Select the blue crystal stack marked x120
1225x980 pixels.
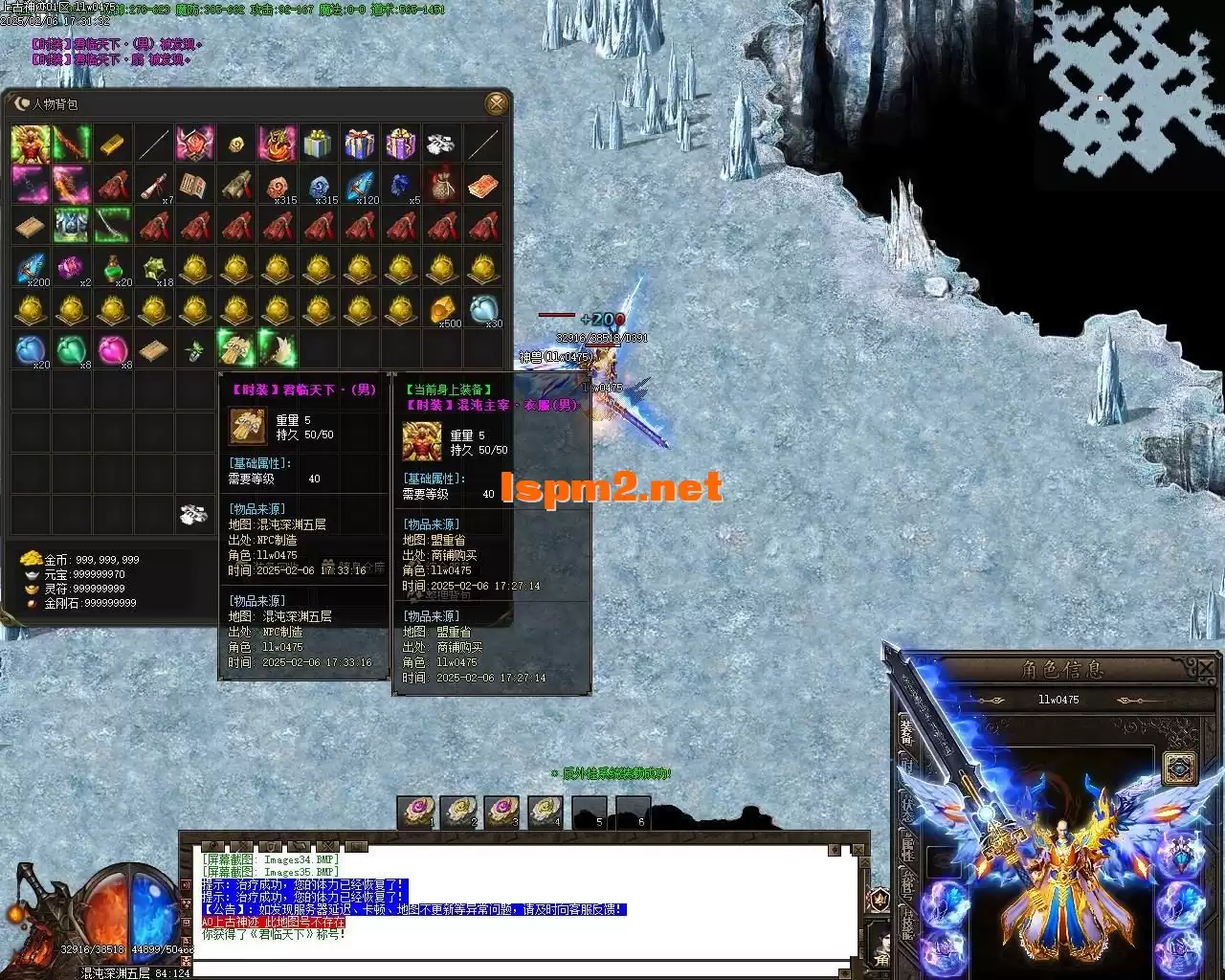click(360, 186)
